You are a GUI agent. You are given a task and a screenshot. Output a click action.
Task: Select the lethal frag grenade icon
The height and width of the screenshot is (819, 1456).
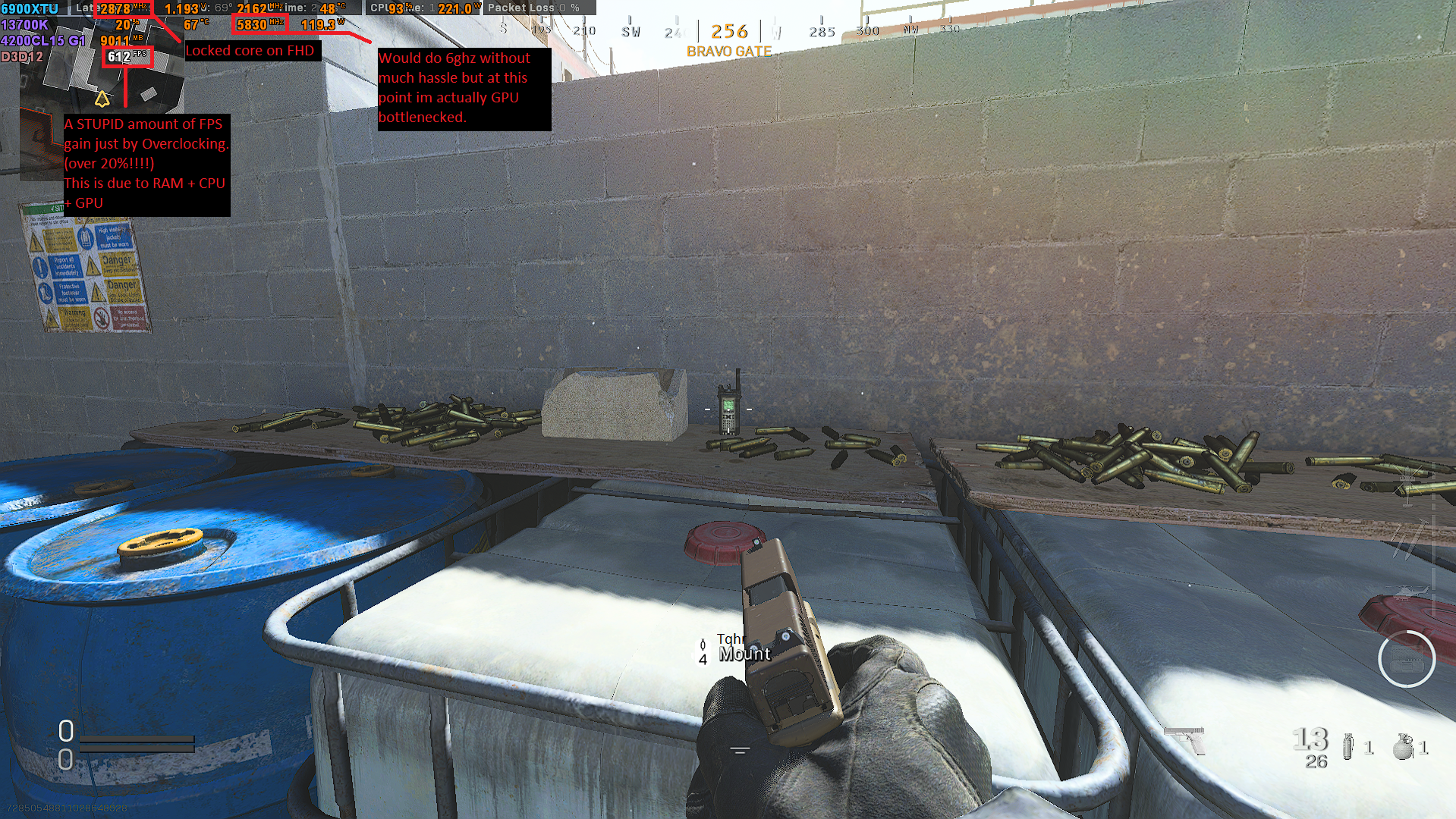tap(1403, 746)
